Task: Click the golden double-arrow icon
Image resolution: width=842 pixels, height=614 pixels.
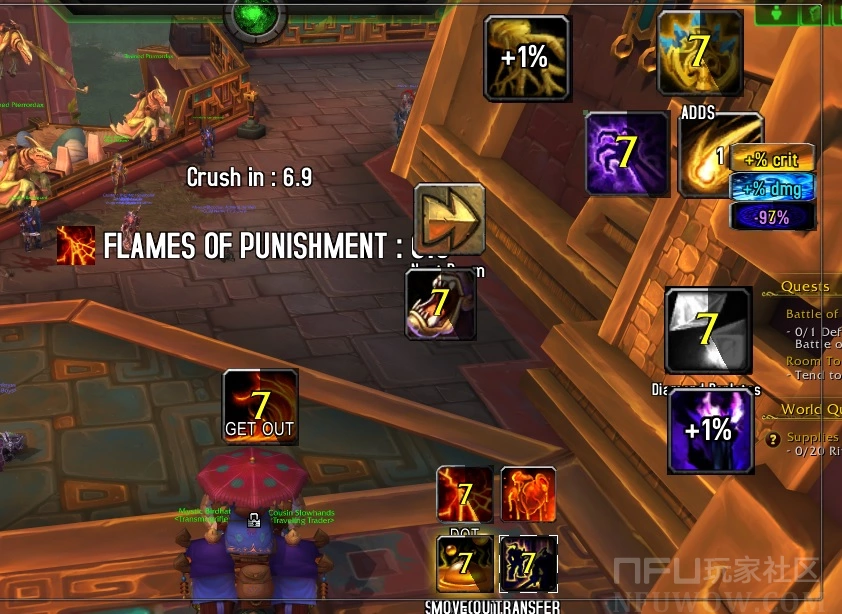Action: coord(450,218)
